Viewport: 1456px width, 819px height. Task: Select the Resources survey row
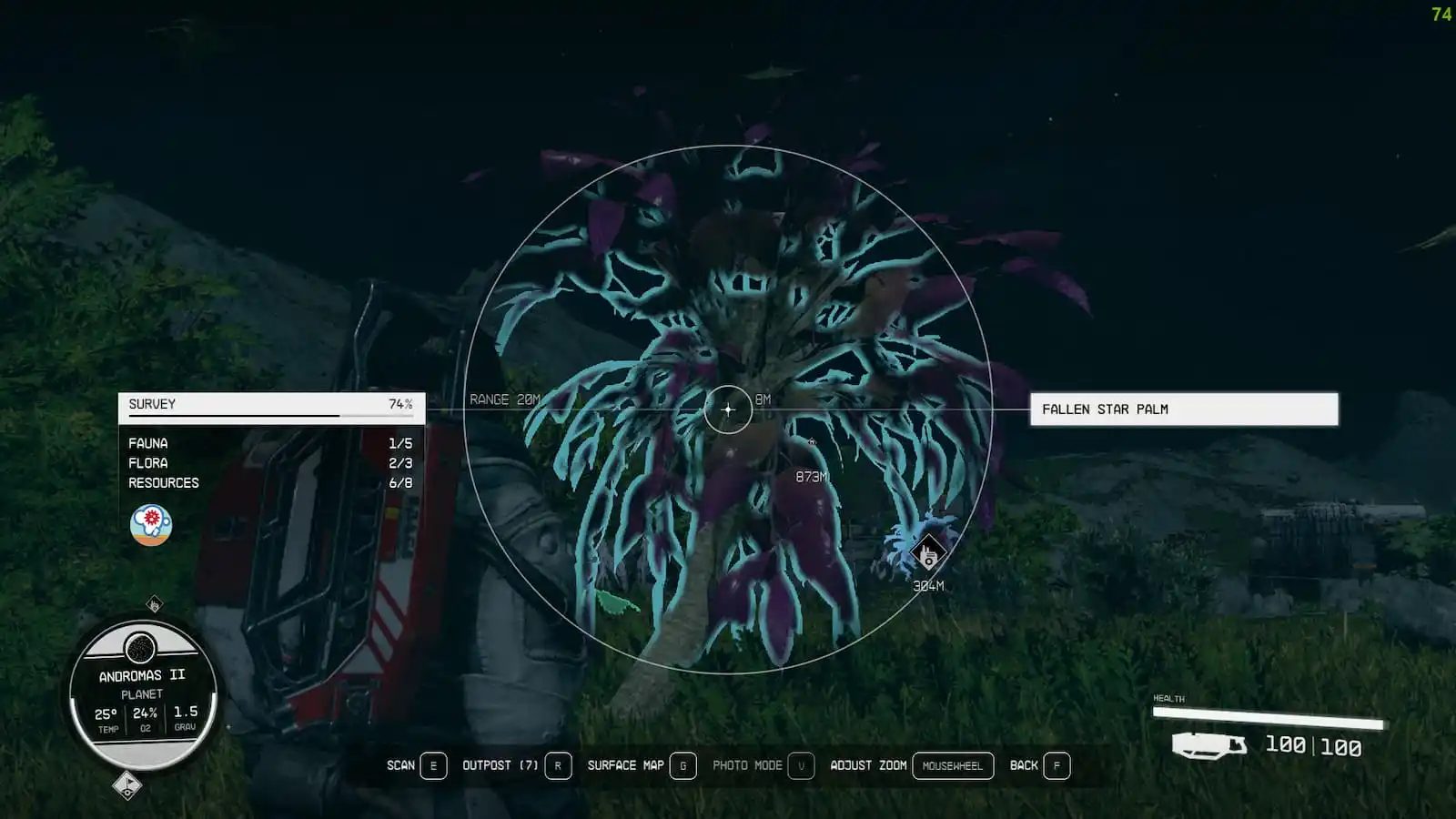pyautogui.click(x=270, y=483)
